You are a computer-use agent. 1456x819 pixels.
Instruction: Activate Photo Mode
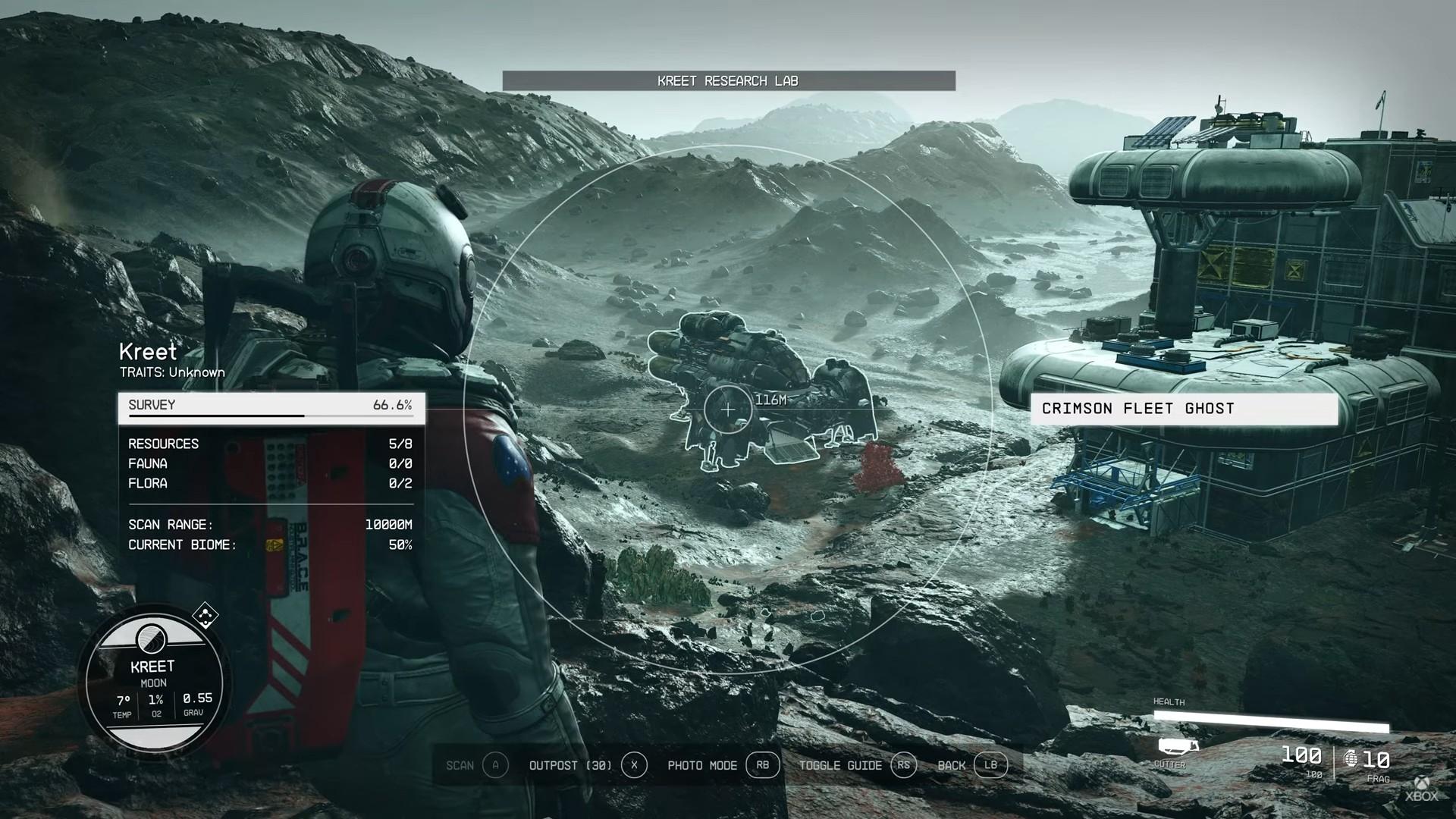(x=701, y=766)
